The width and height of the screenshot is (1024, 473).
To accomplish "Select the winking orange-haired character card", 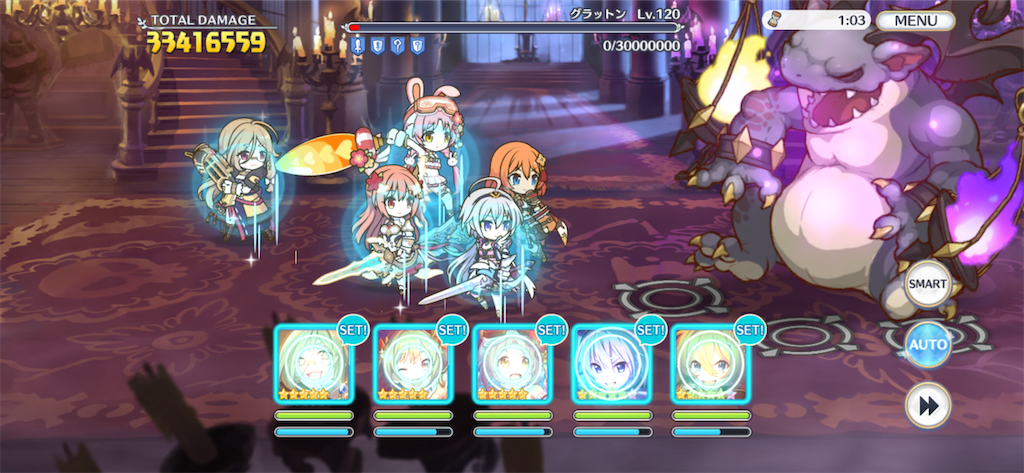I will pyautogui.click(x=412, y=364).
